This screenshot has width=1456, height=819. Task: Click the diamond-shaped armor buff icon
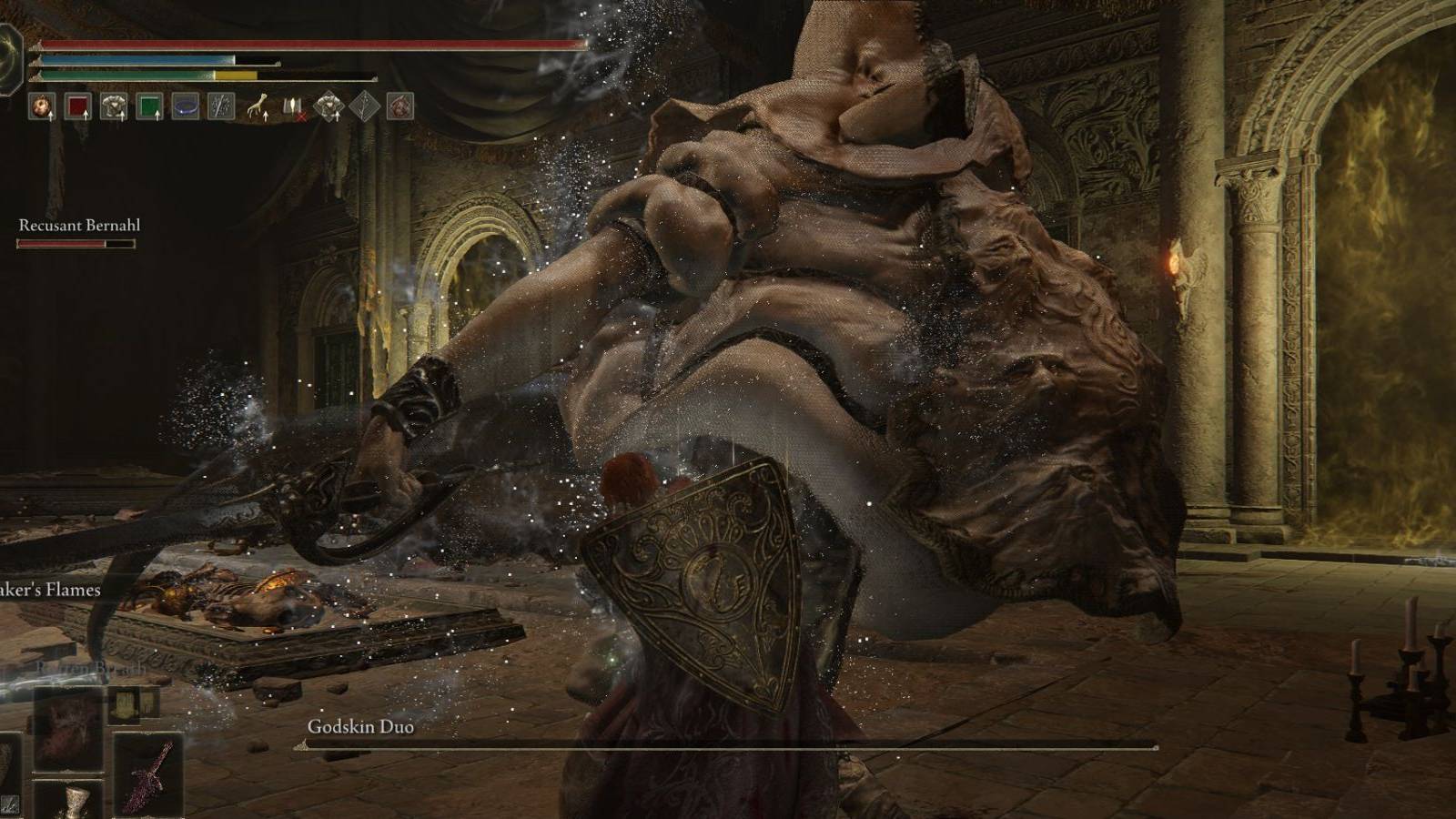point(329,106)
